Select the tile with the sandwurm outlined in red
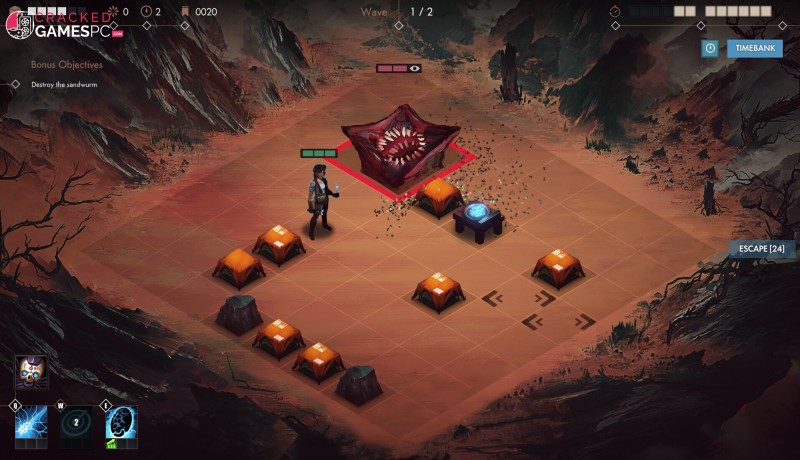This screenshot has width=800, height=460. click(400, 152)
